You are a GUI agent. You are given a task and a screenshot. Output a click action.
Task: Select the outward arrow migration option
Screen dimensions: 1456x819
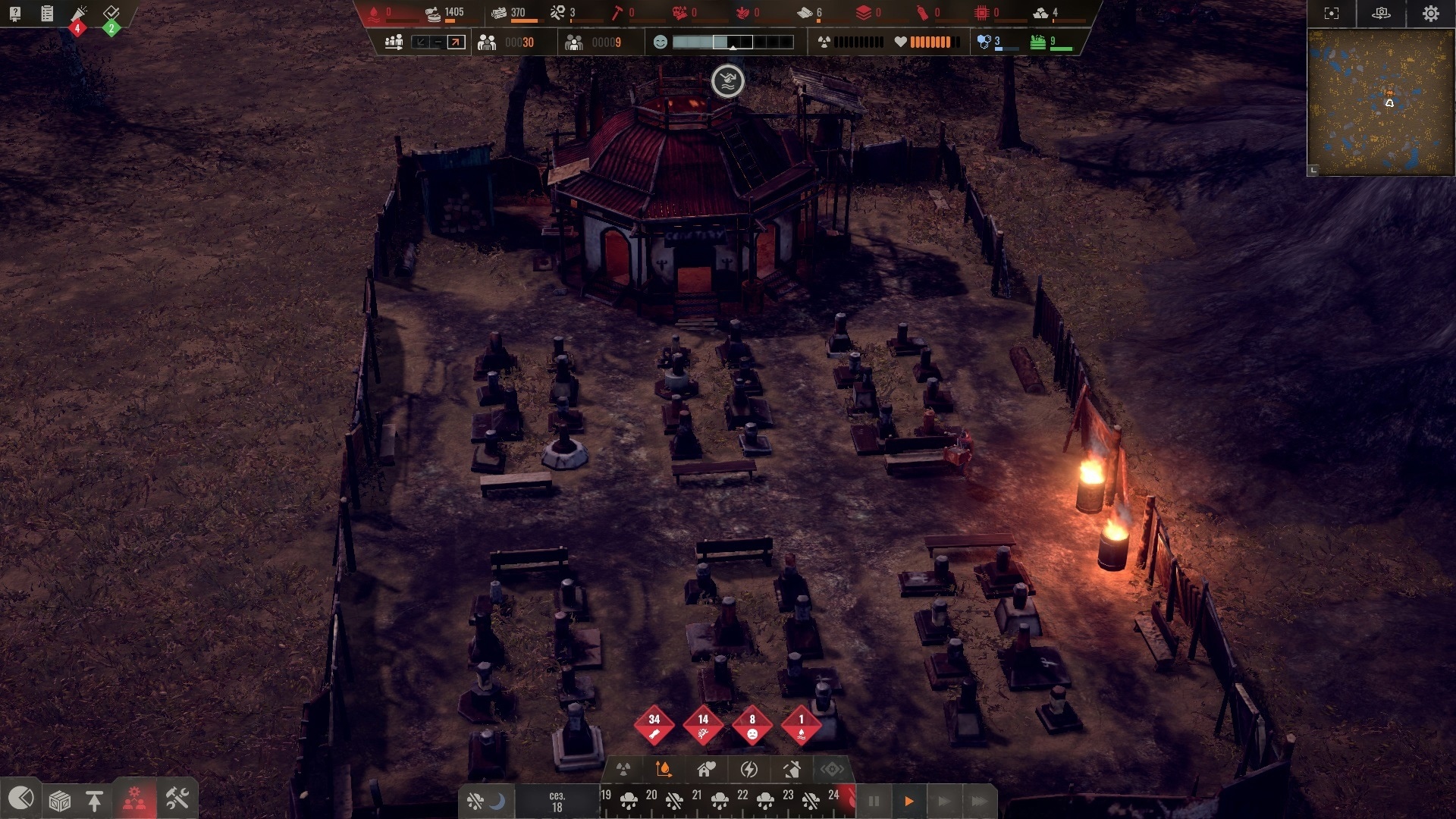coord(456,42)
